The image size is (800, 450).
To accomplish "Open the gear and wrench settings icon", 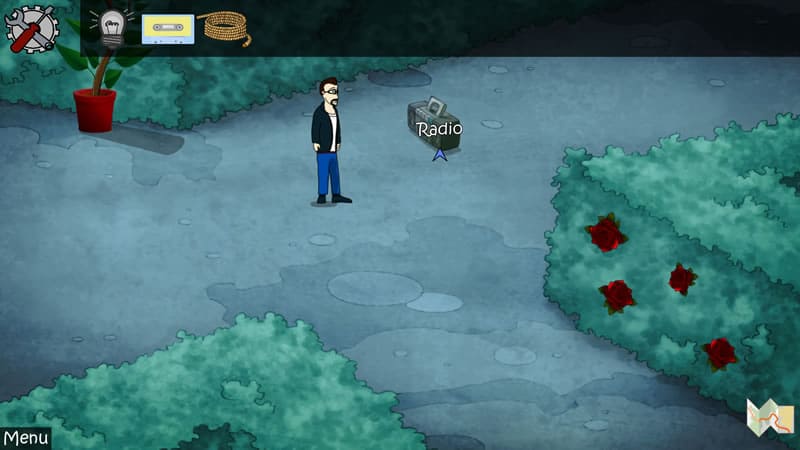I will pos(31,28).
